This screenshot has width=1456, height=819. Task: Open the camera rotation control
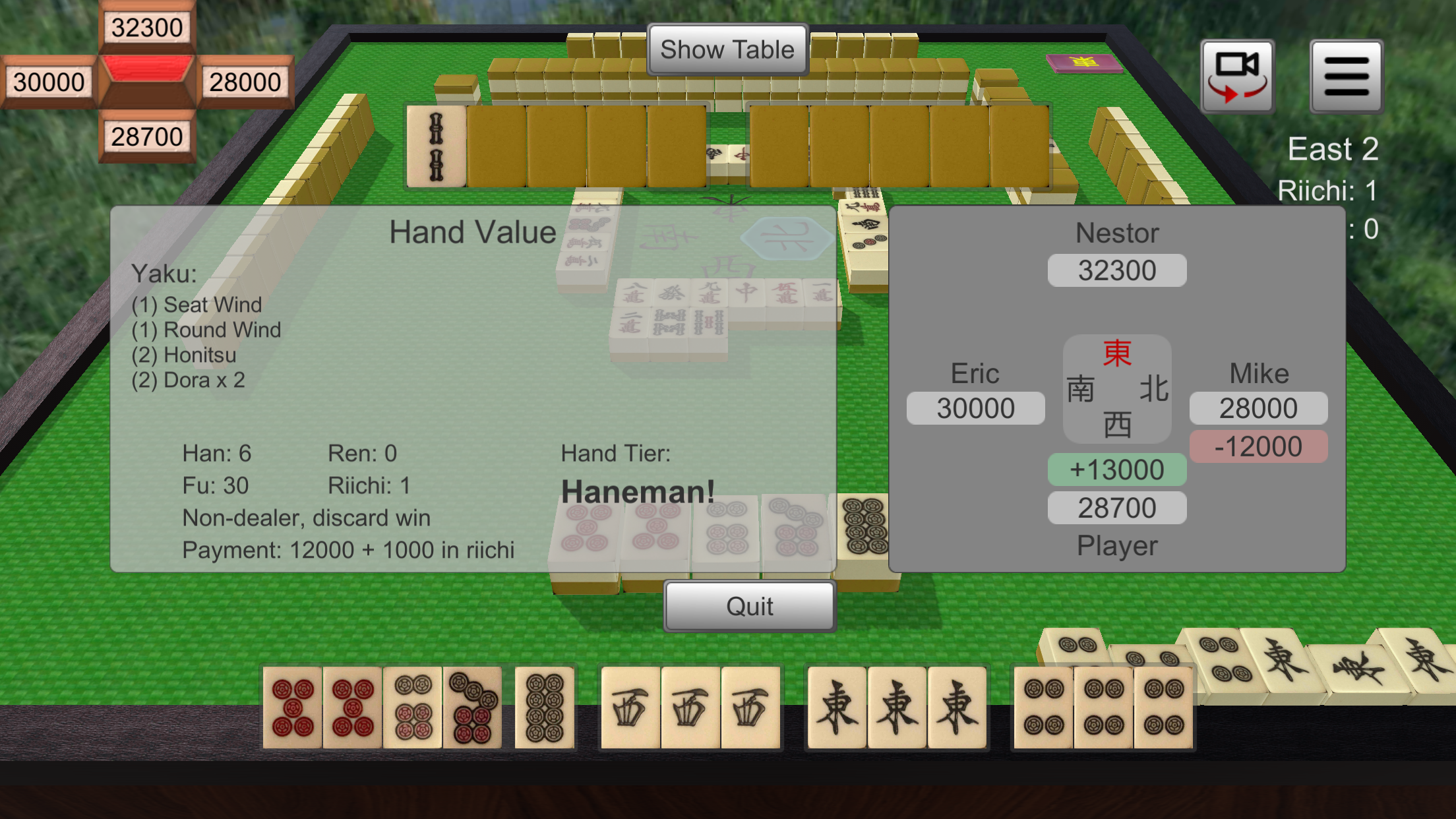coord(1238,75)
